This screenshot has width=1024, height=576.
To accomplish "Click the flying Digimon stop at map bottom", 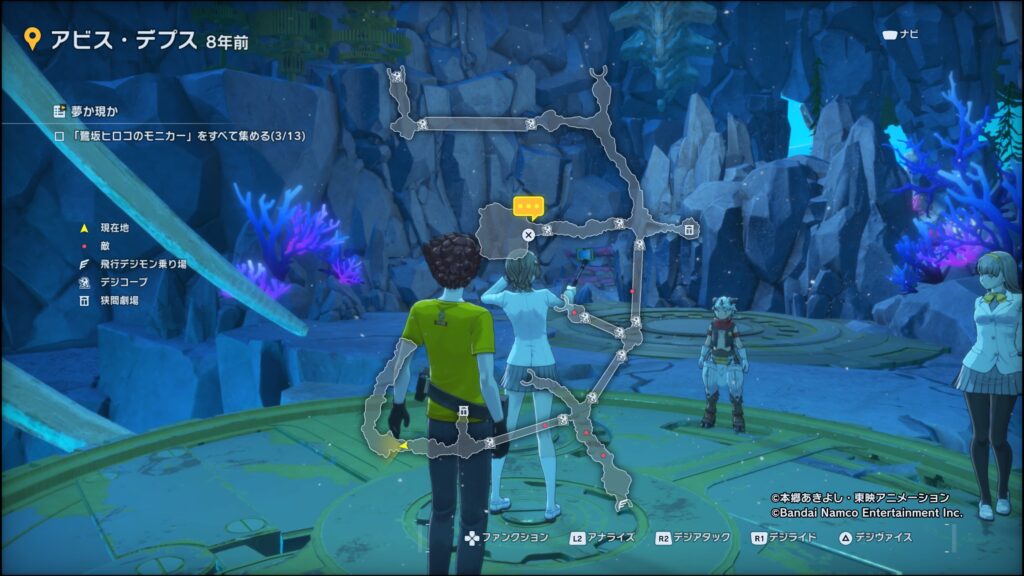I will 623,506.
